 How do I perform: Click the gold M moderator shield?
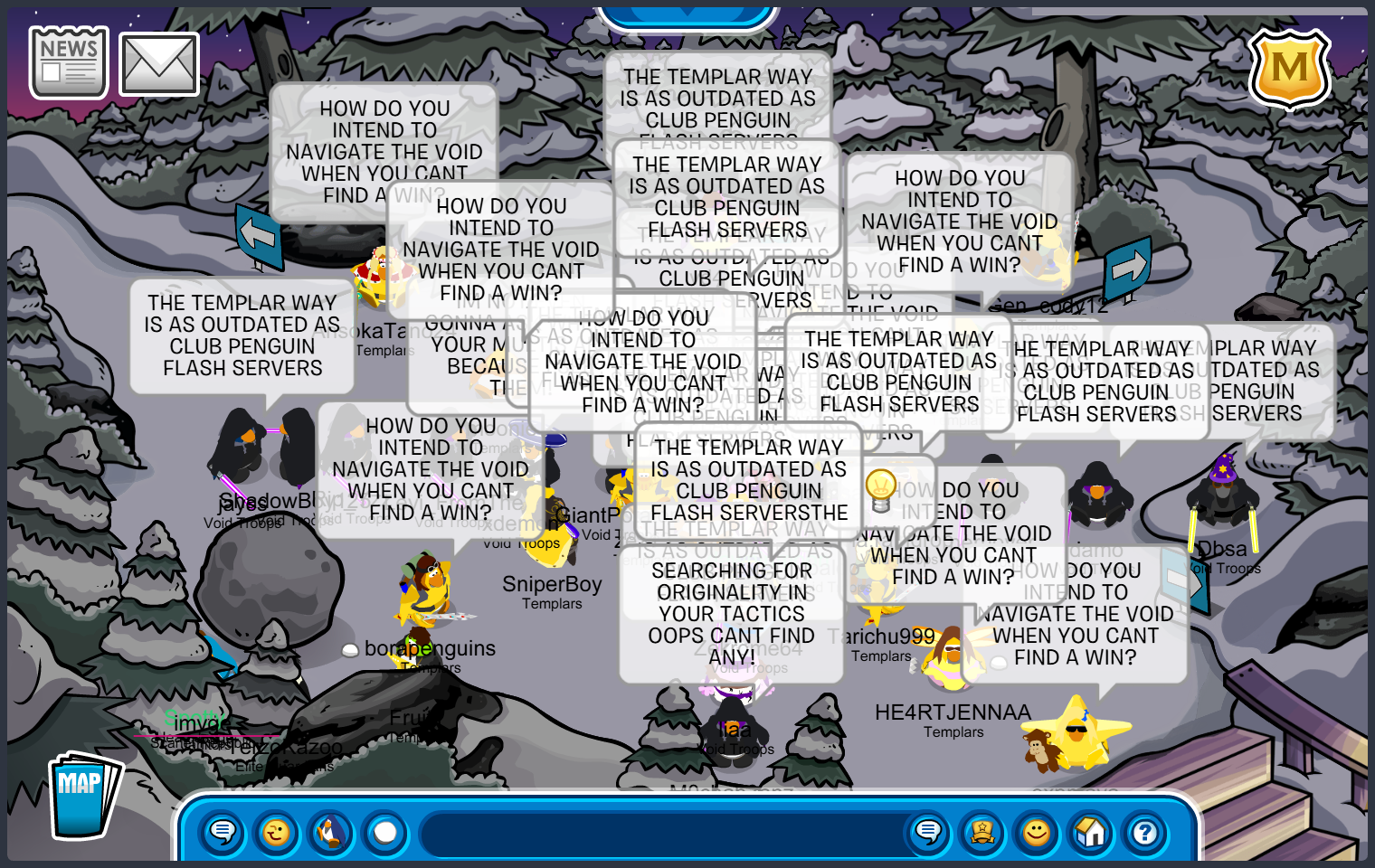click(x=1291, y=69)
